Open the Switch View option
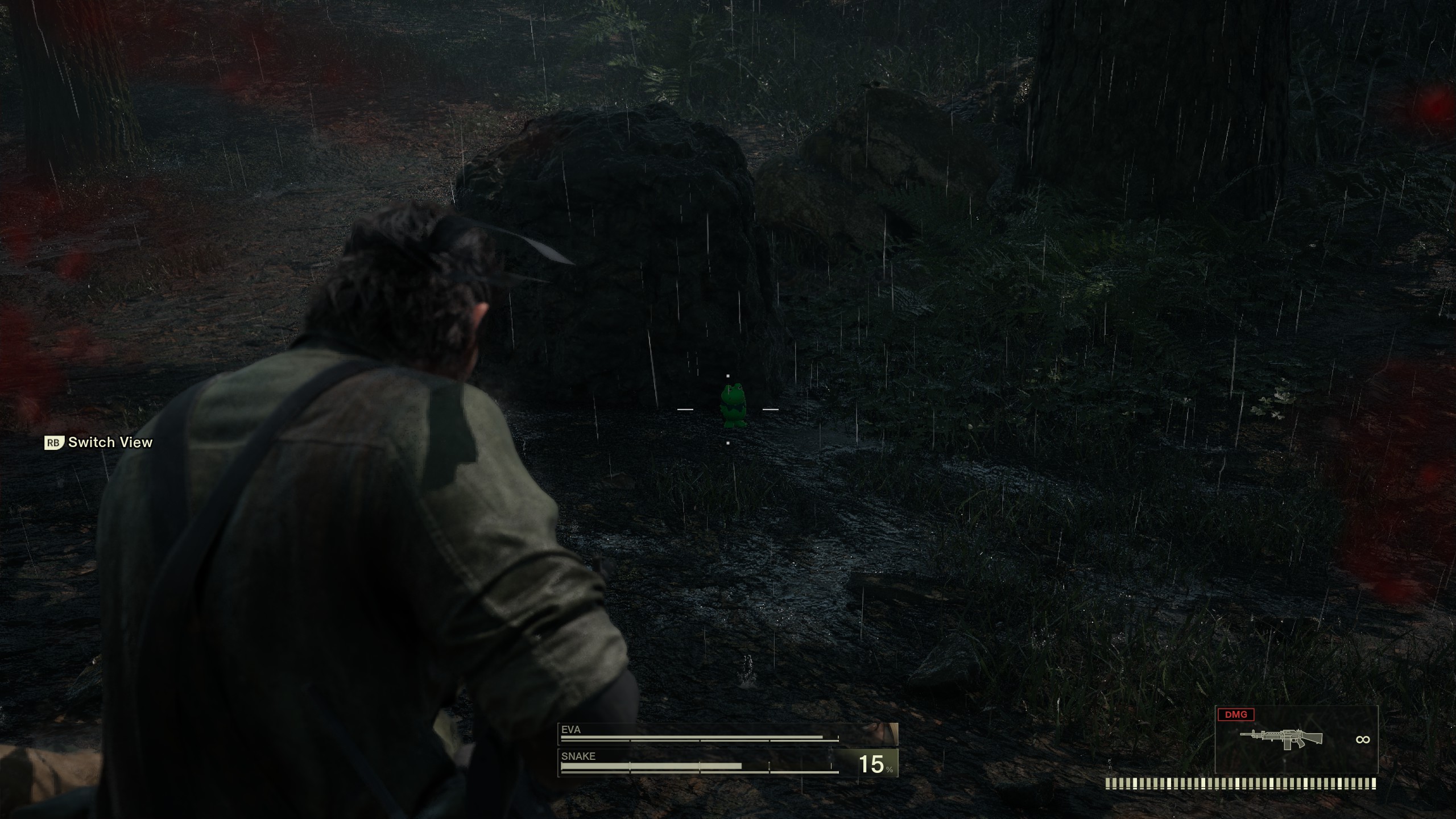The width and height of the screenshot is (1456, 819). (110, 442)
